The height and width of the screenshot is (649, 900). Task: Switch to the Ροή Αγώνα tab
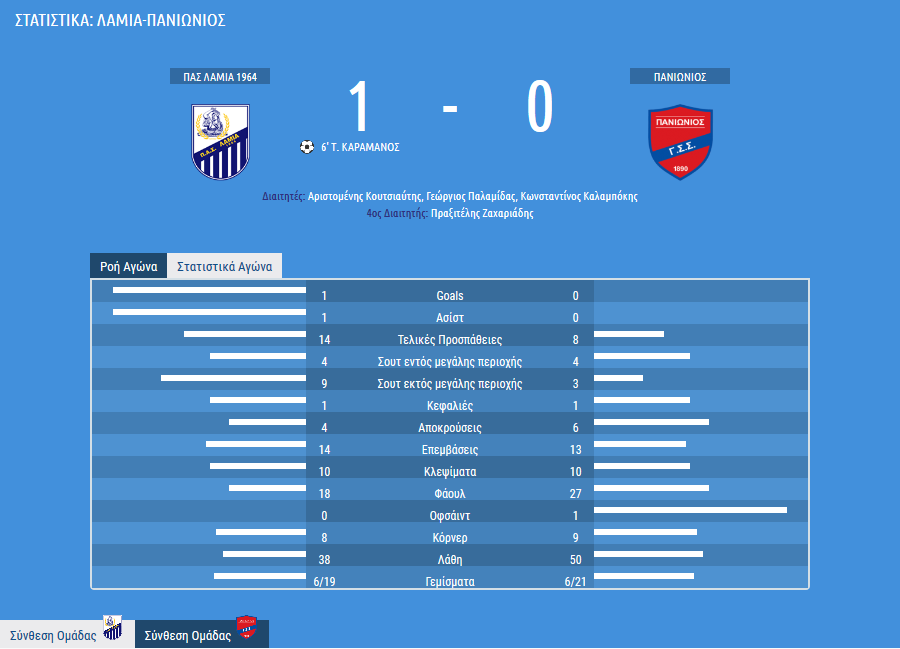point(128,267)
